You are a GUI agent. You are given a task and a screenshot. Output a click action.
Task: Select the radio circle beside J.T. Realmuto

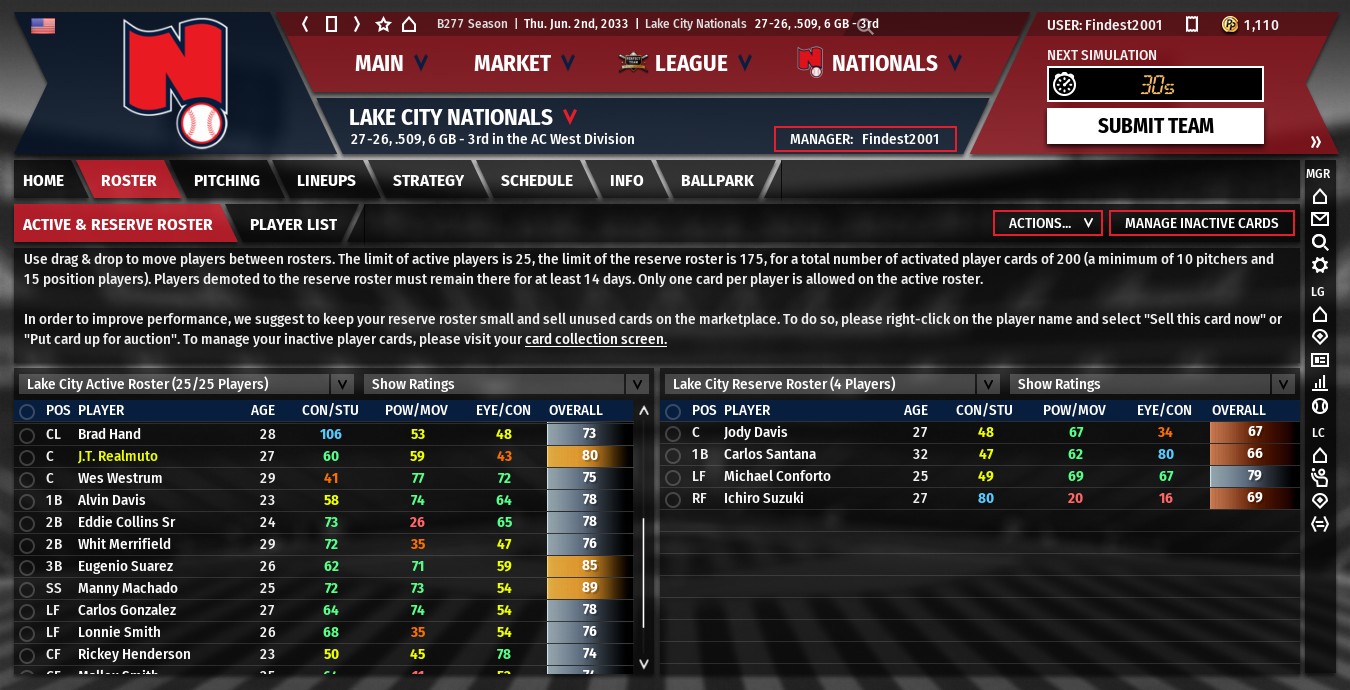coord(26,456)
